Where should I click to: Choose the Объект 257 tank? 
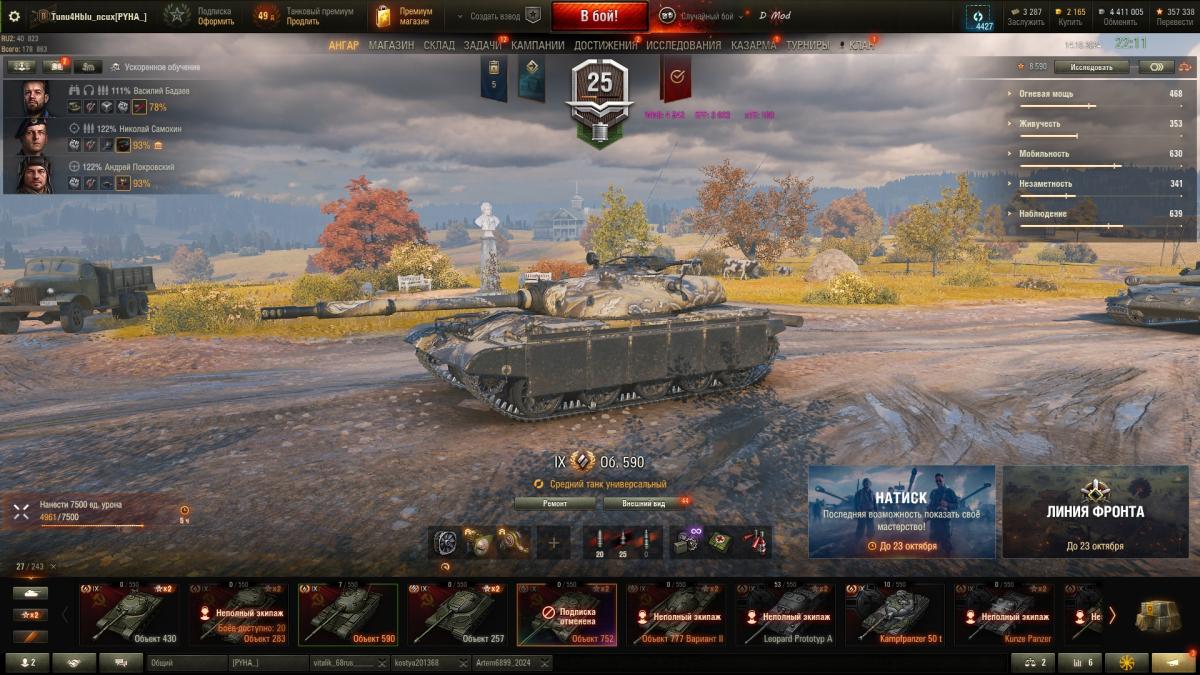pos(459,615)
